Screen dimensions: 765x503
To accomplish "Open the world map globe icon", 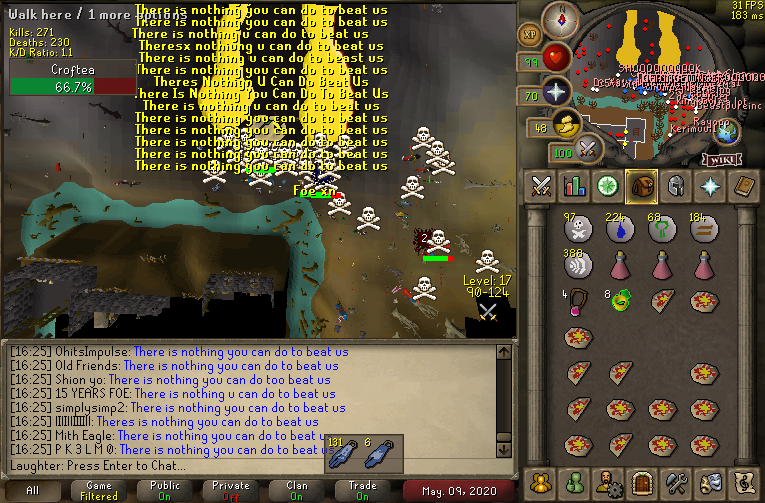I will [x=727, y=131].
